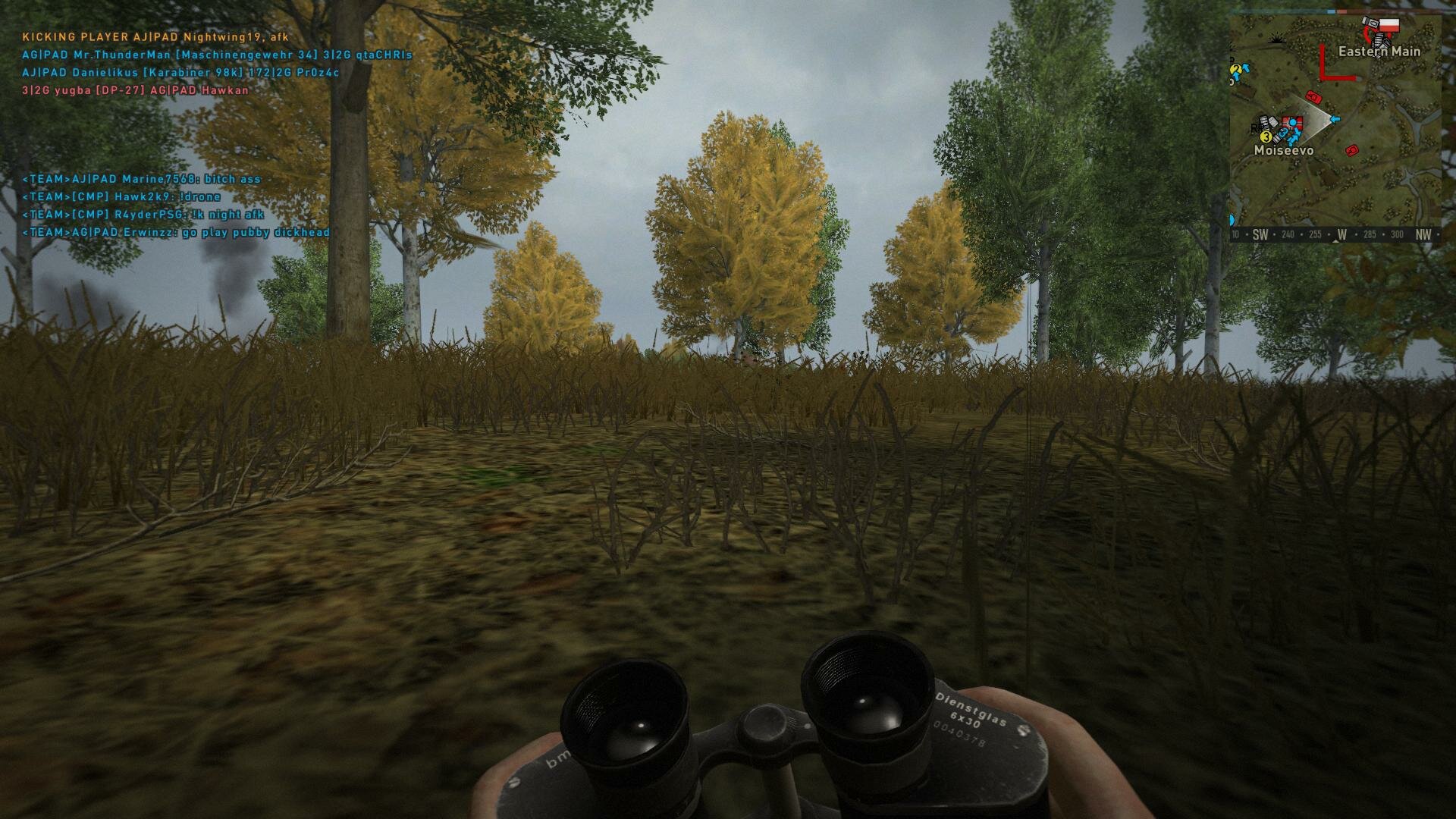
Task: Click the black explosion marker on the minimap
Action: coord(1276,39)
